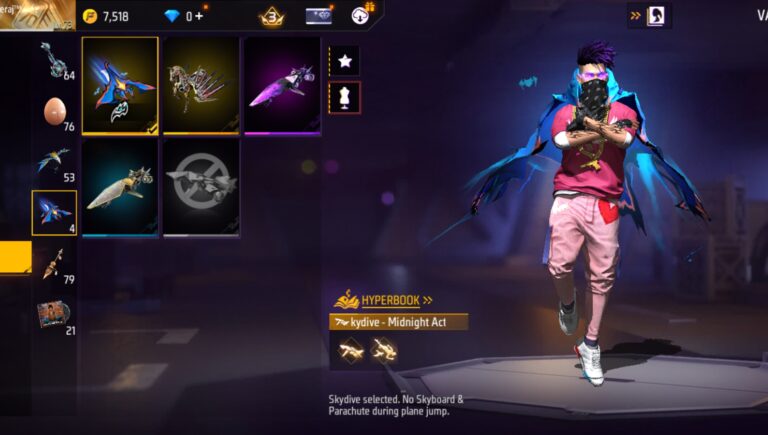Show favorites with the star button

tap(345, 61)
